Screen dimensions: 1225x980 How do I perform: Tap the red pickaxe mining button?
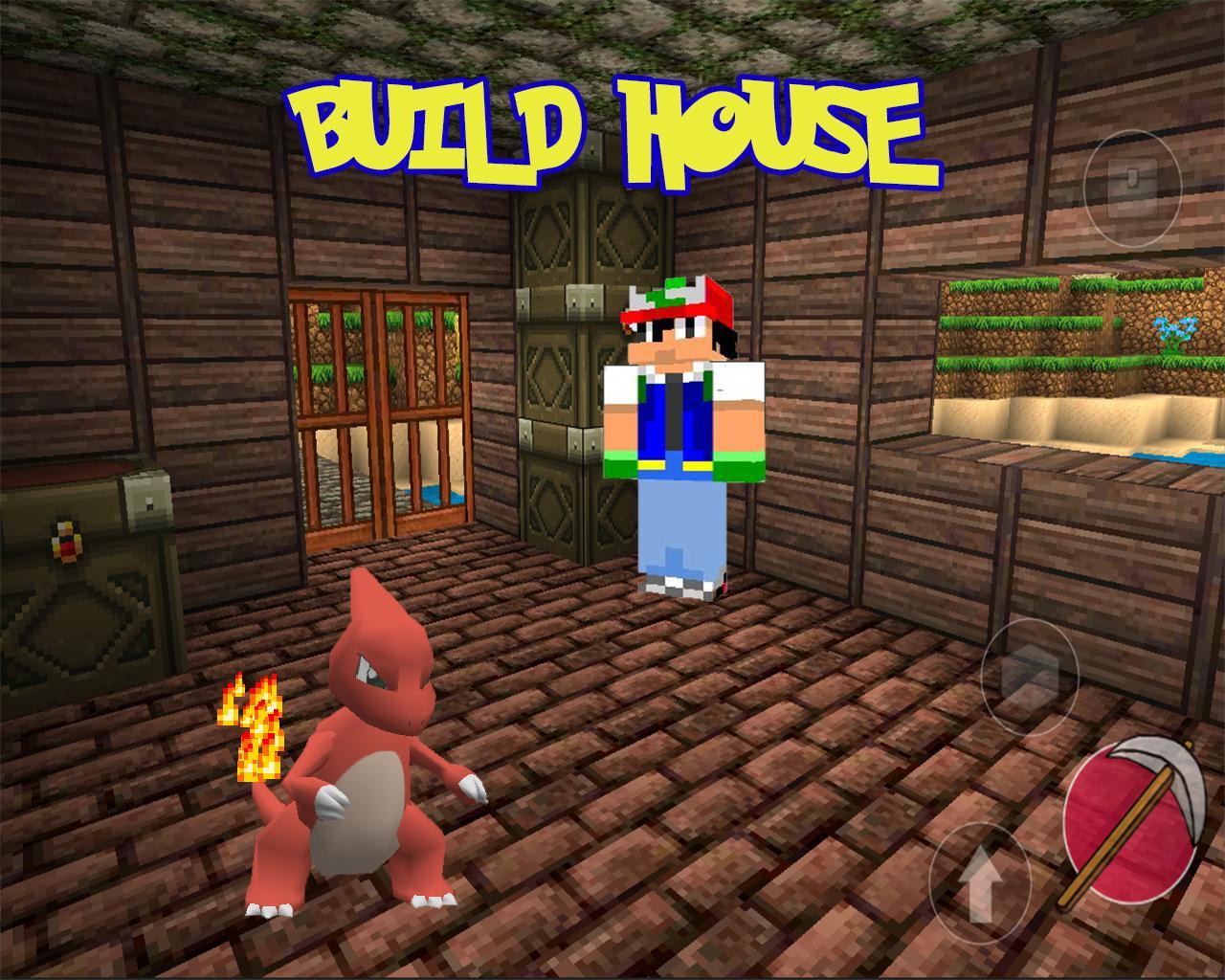pyautogui.click(x=1134, y=818)
